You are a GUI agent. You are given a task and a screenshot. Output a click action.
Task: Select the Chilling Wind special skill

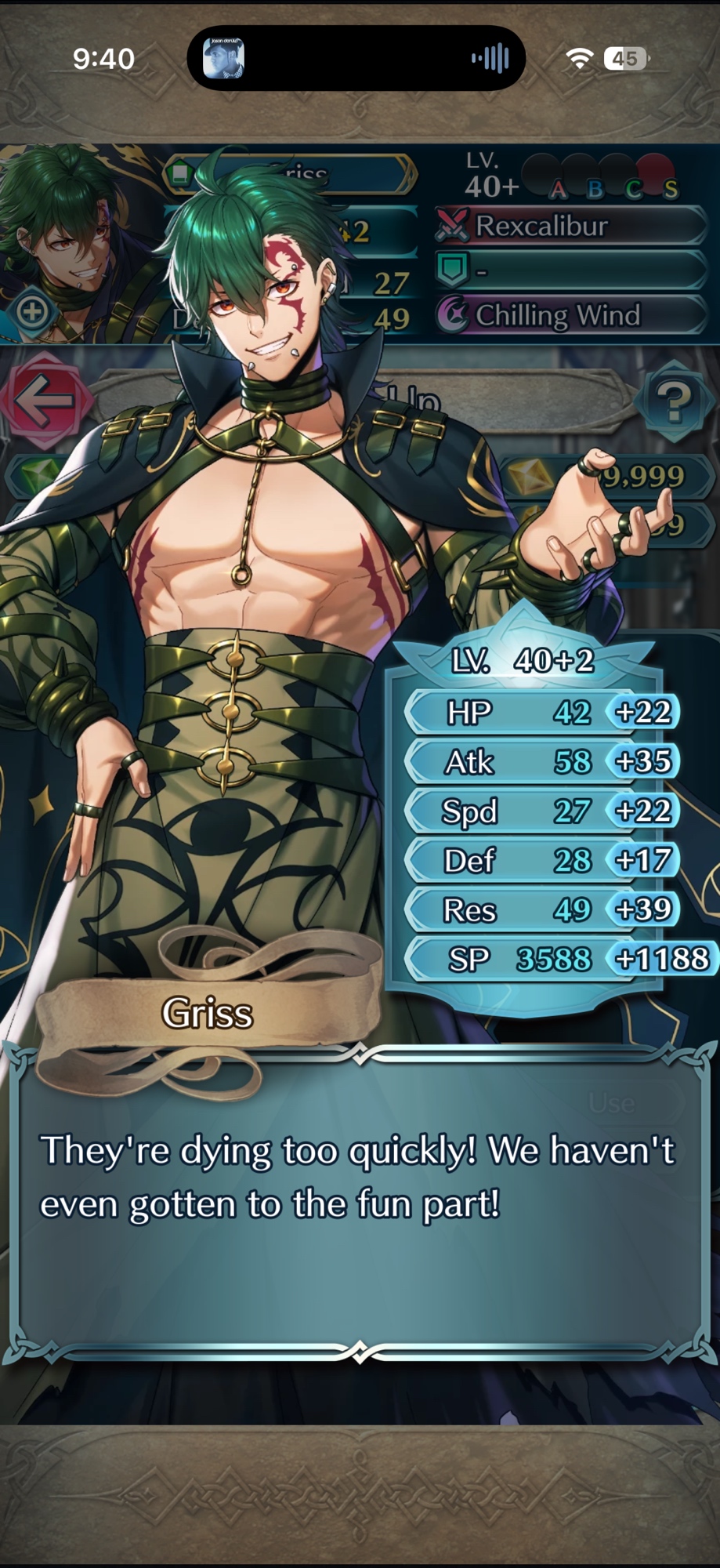(x=570, y=315)
